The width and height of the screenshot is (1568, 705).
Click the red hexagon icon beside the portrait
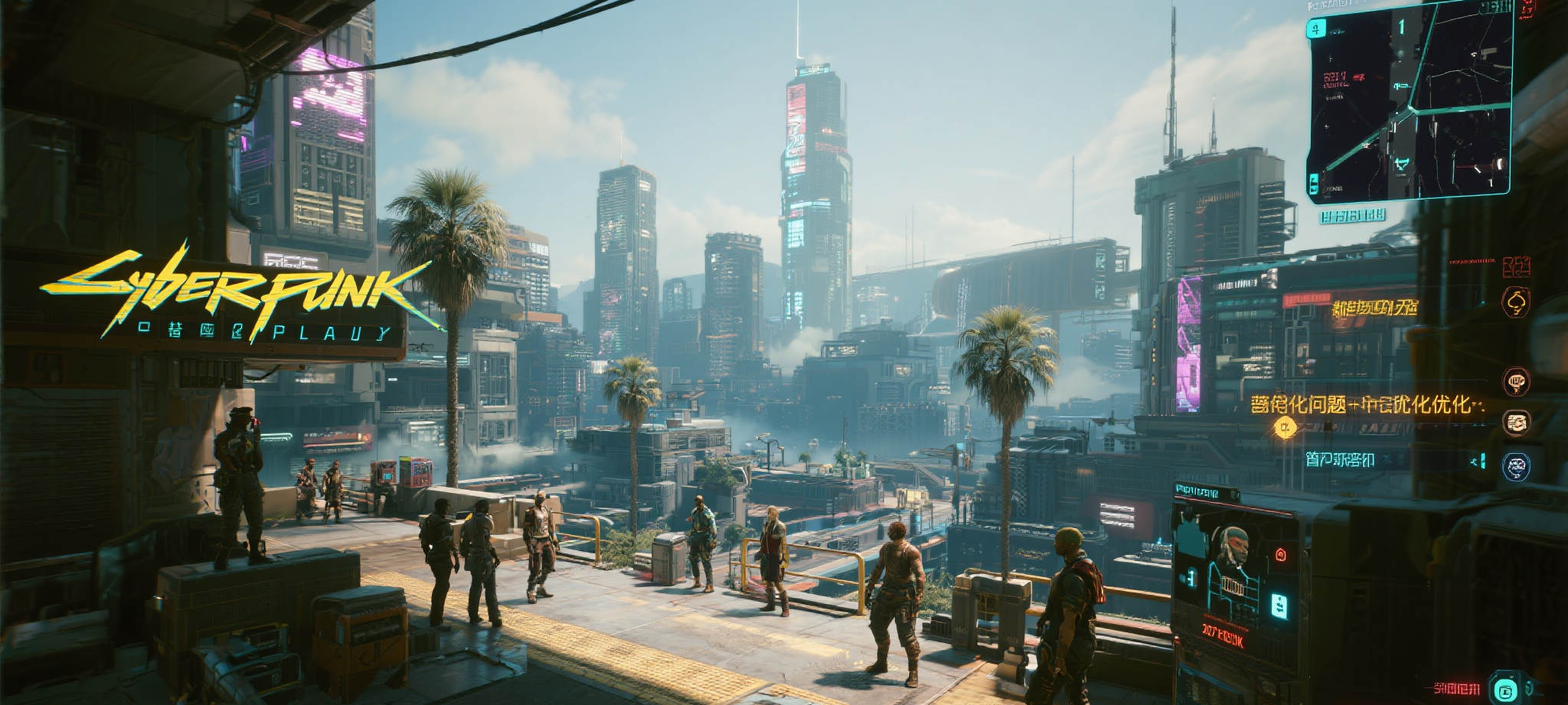pyautogui.click(x=1280, y=555)
